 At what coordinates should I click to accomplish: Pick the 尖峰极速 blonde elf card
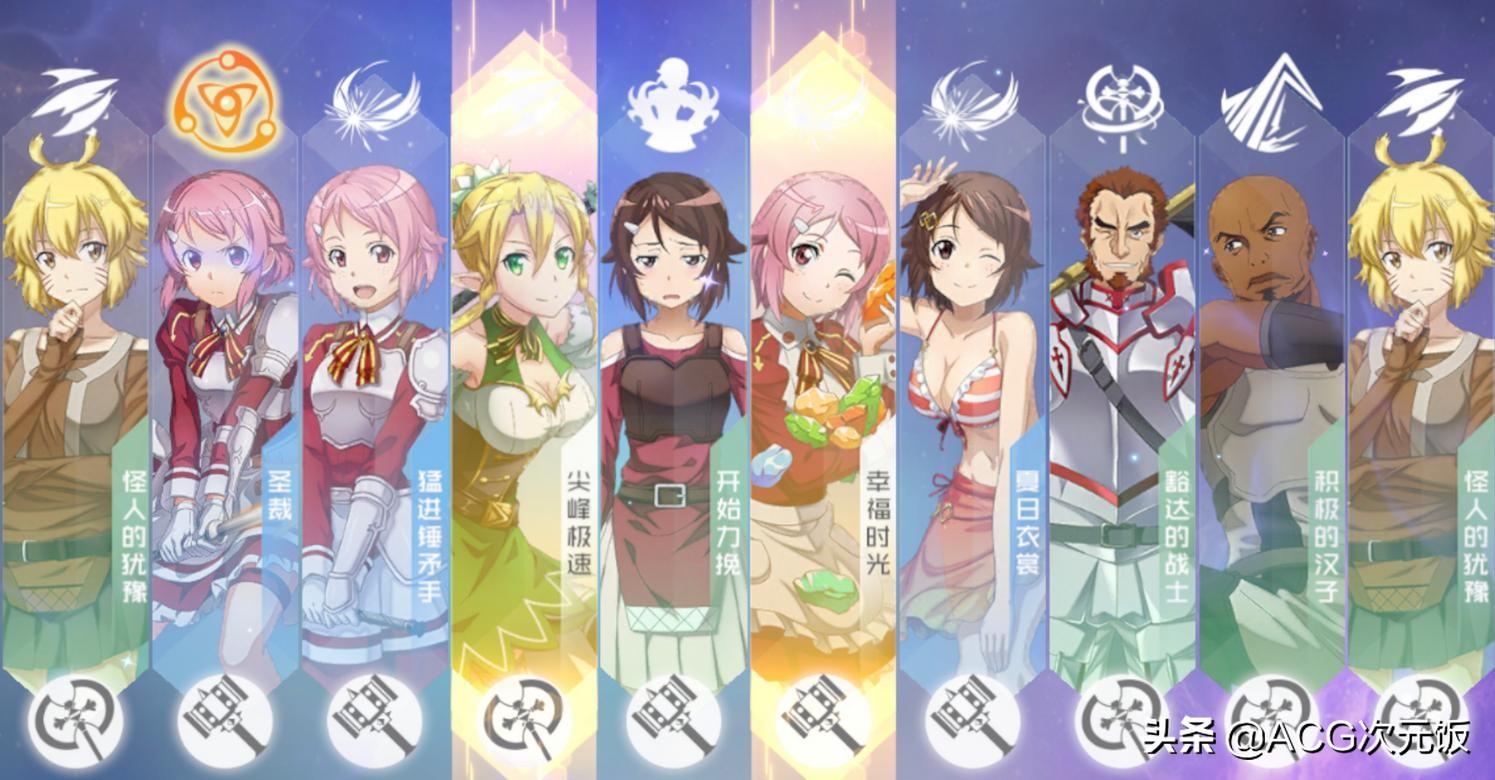(523, 400)
